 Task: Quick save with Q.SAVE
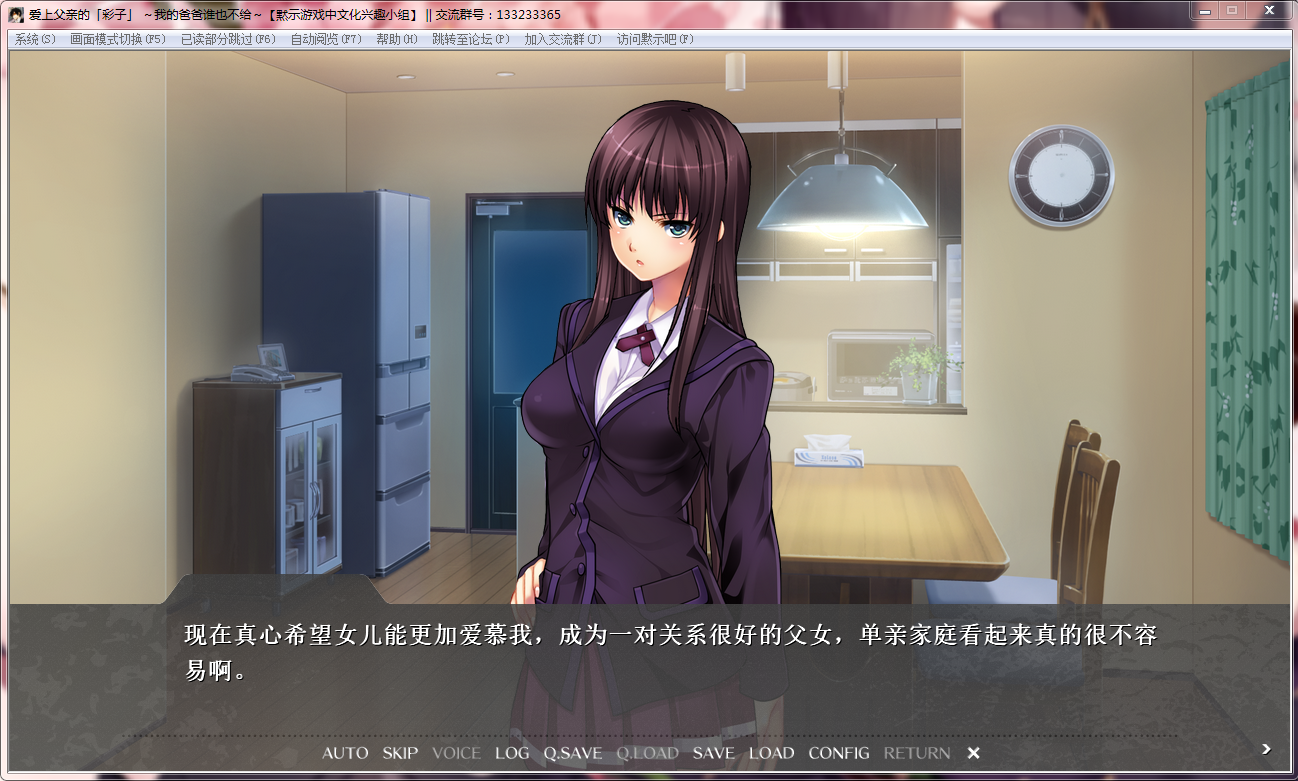click(573, 753)
